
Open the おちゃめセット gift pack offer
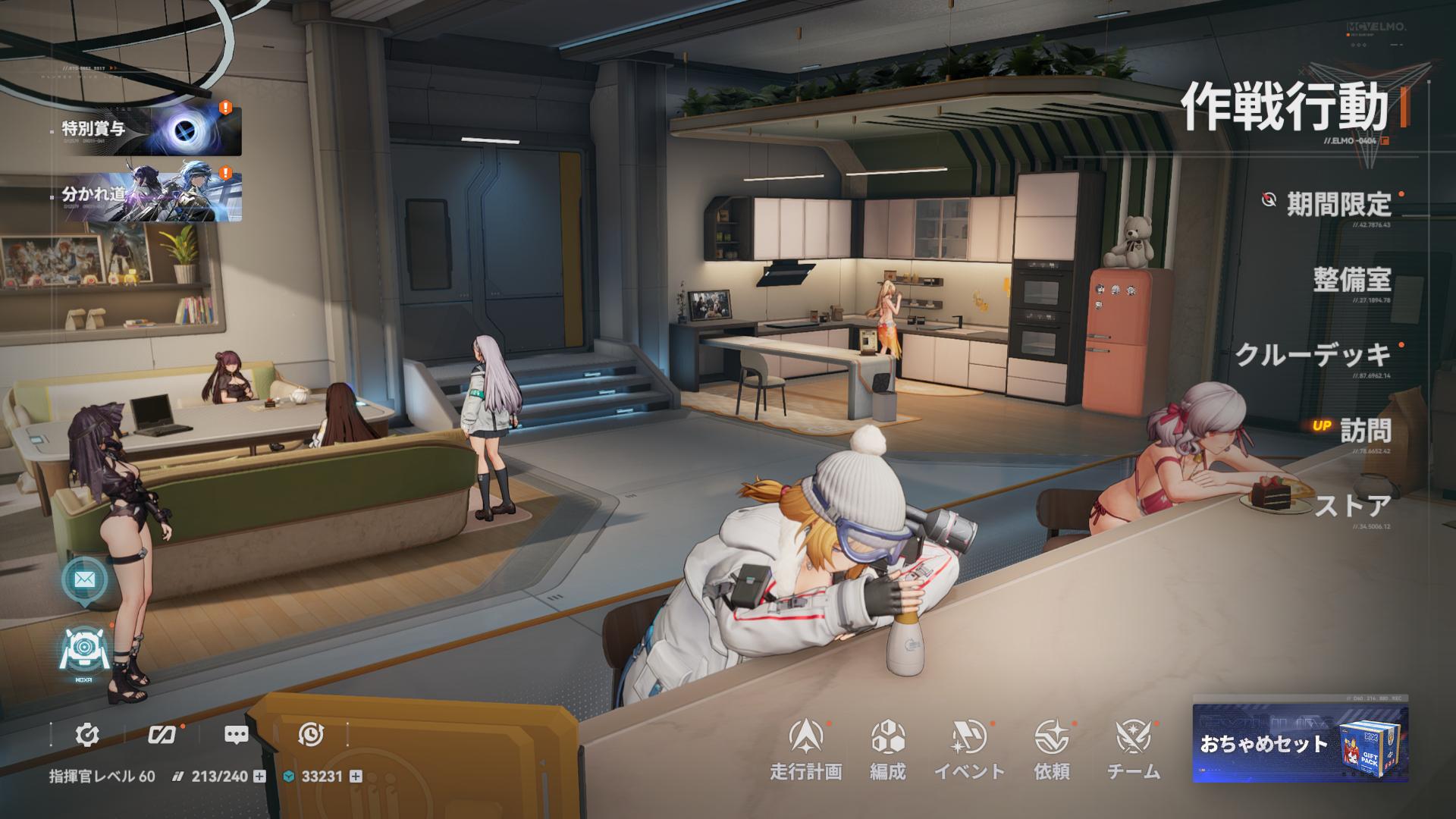[x=1300, y=743]
